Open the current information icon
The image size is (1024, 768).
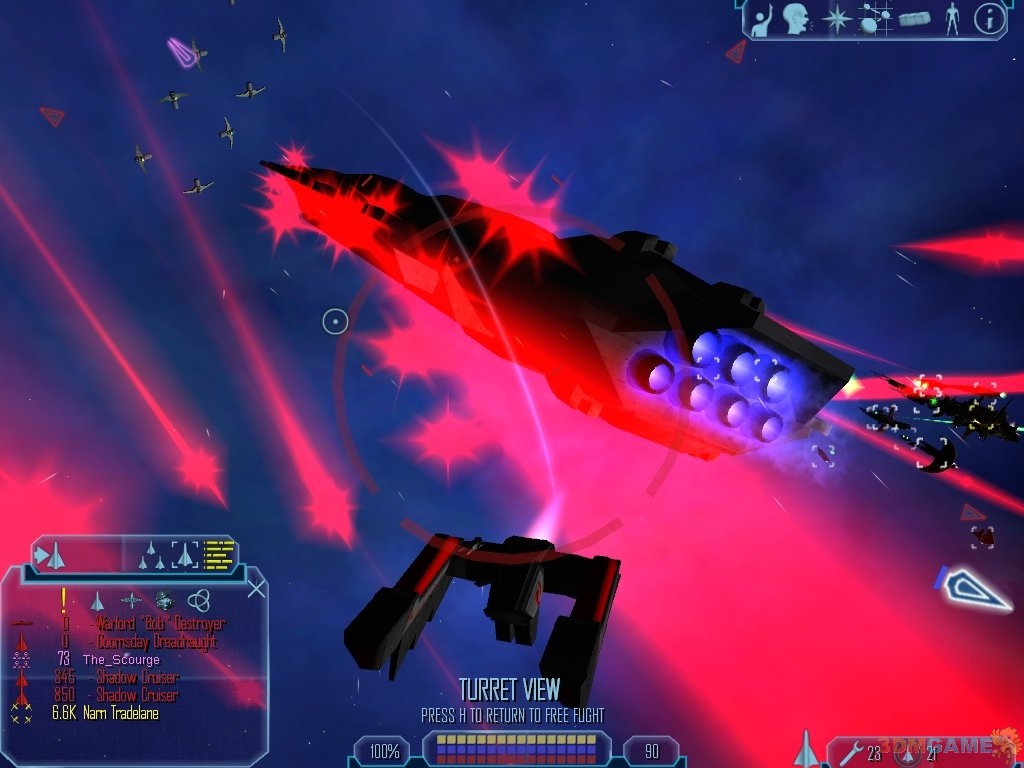pos(988,18)
